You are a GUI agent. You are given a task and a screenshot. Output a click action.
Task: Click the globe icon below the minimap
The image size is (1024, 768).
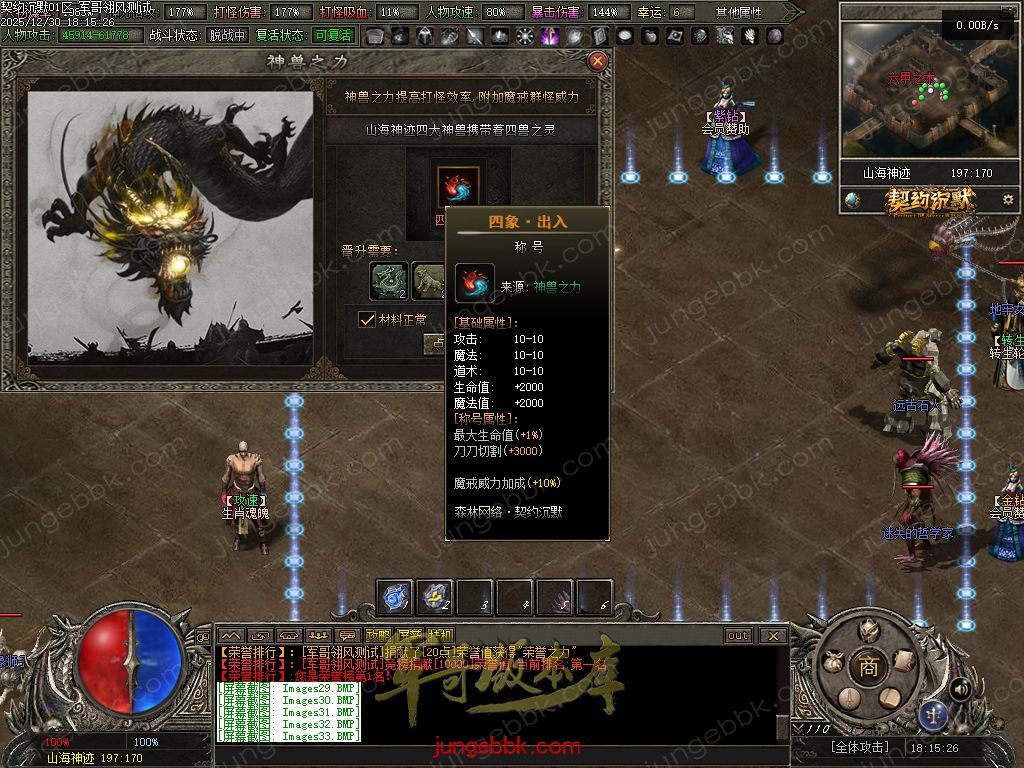pyautogui.click(x=852, y=200)
